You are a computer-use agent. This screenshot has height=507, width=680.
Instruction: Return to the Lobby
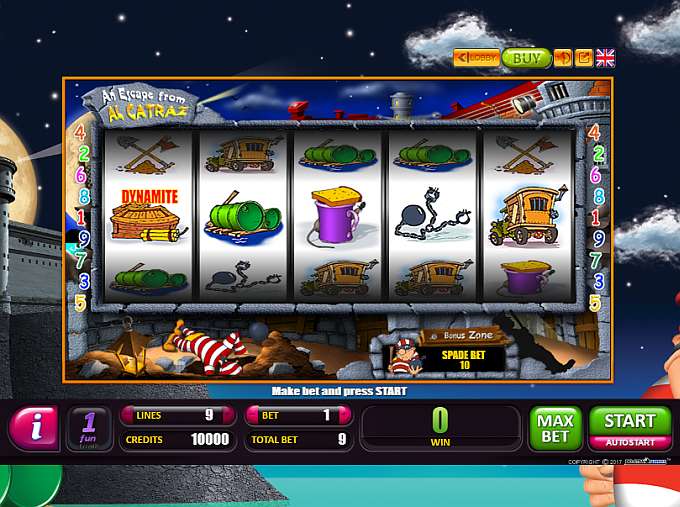(x=476, y=58)
